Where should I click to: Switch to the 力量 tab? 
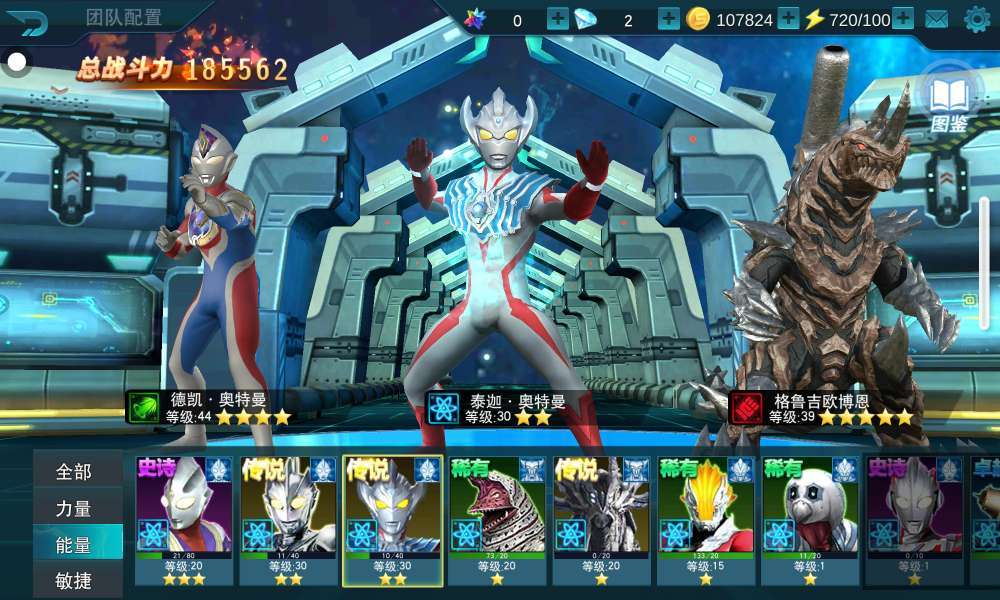pyautogui.click(x=75, y=508)
